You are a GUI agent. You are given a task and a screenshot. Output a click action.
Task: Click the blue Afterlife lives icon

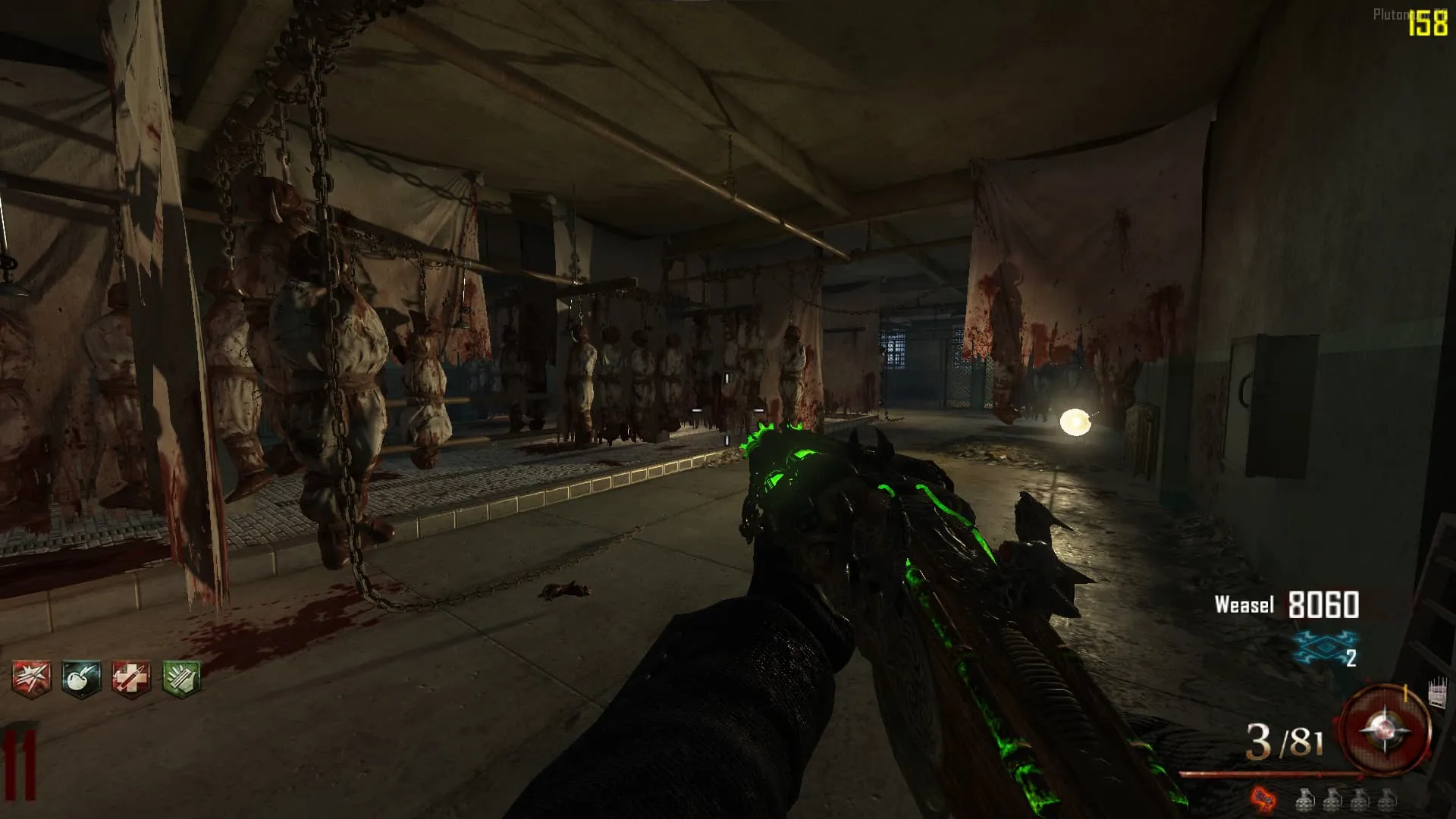point(1323,648)
